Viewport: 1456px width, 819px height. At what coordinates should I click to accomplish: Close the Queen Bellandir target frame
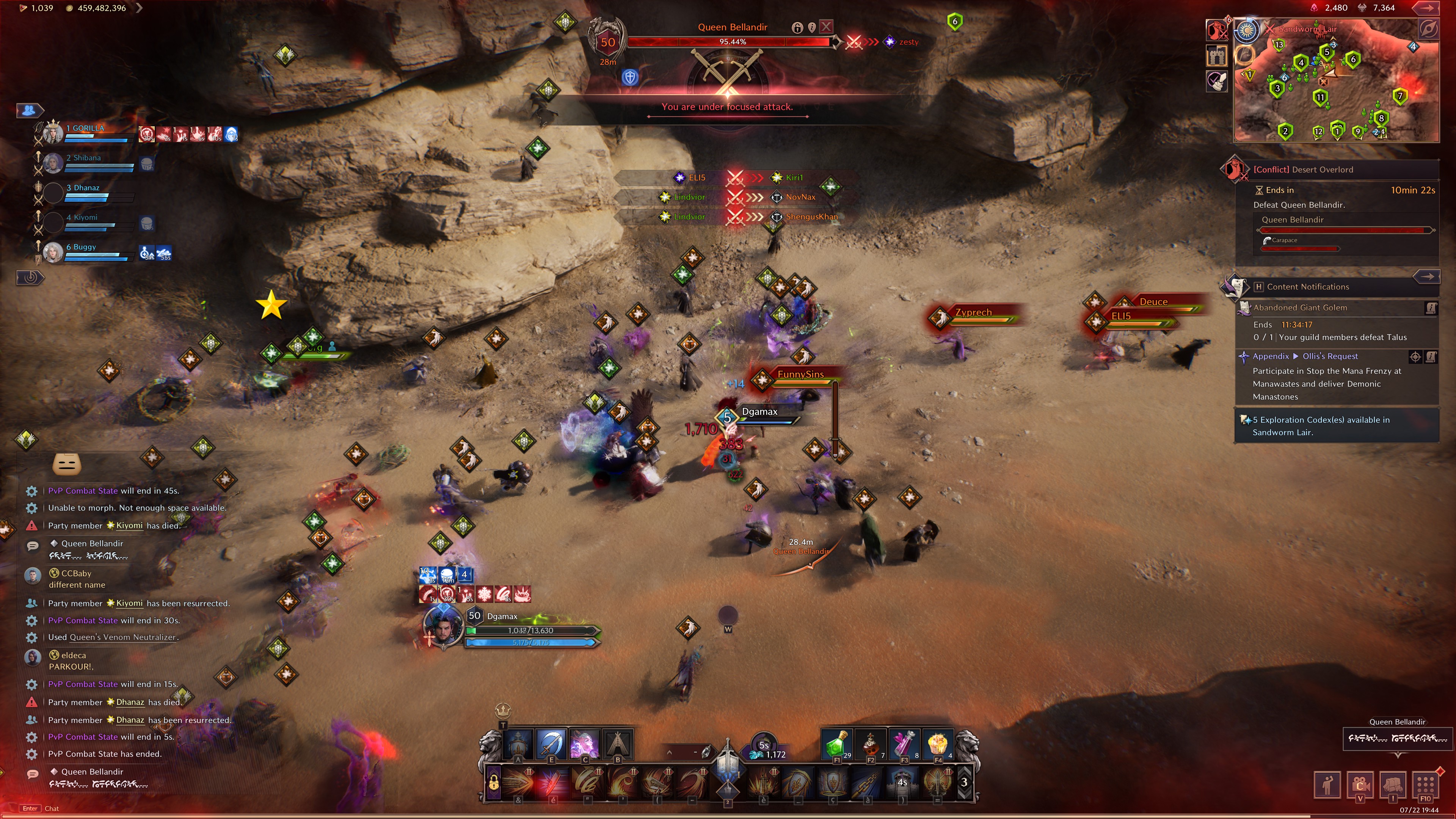coord(826,27)
